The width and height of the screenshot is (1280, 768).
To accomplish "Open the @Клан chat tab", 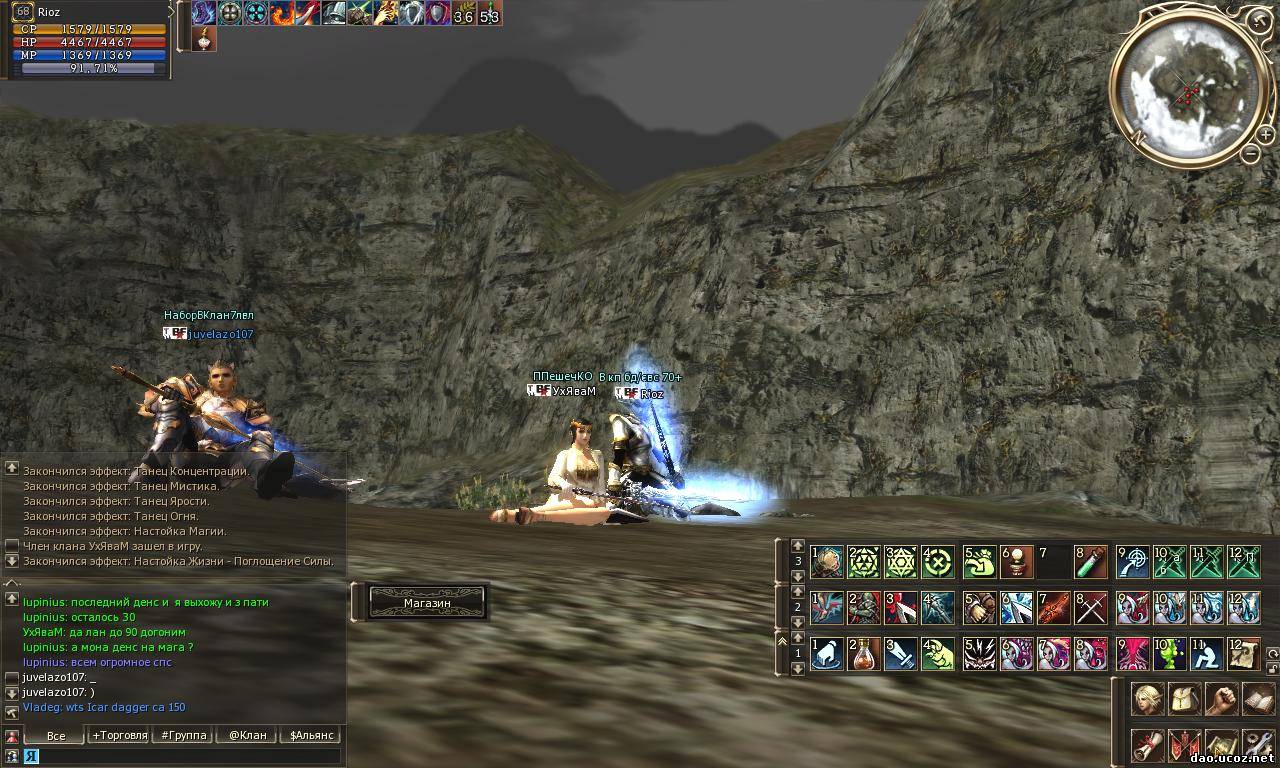I will click(247, 735).
